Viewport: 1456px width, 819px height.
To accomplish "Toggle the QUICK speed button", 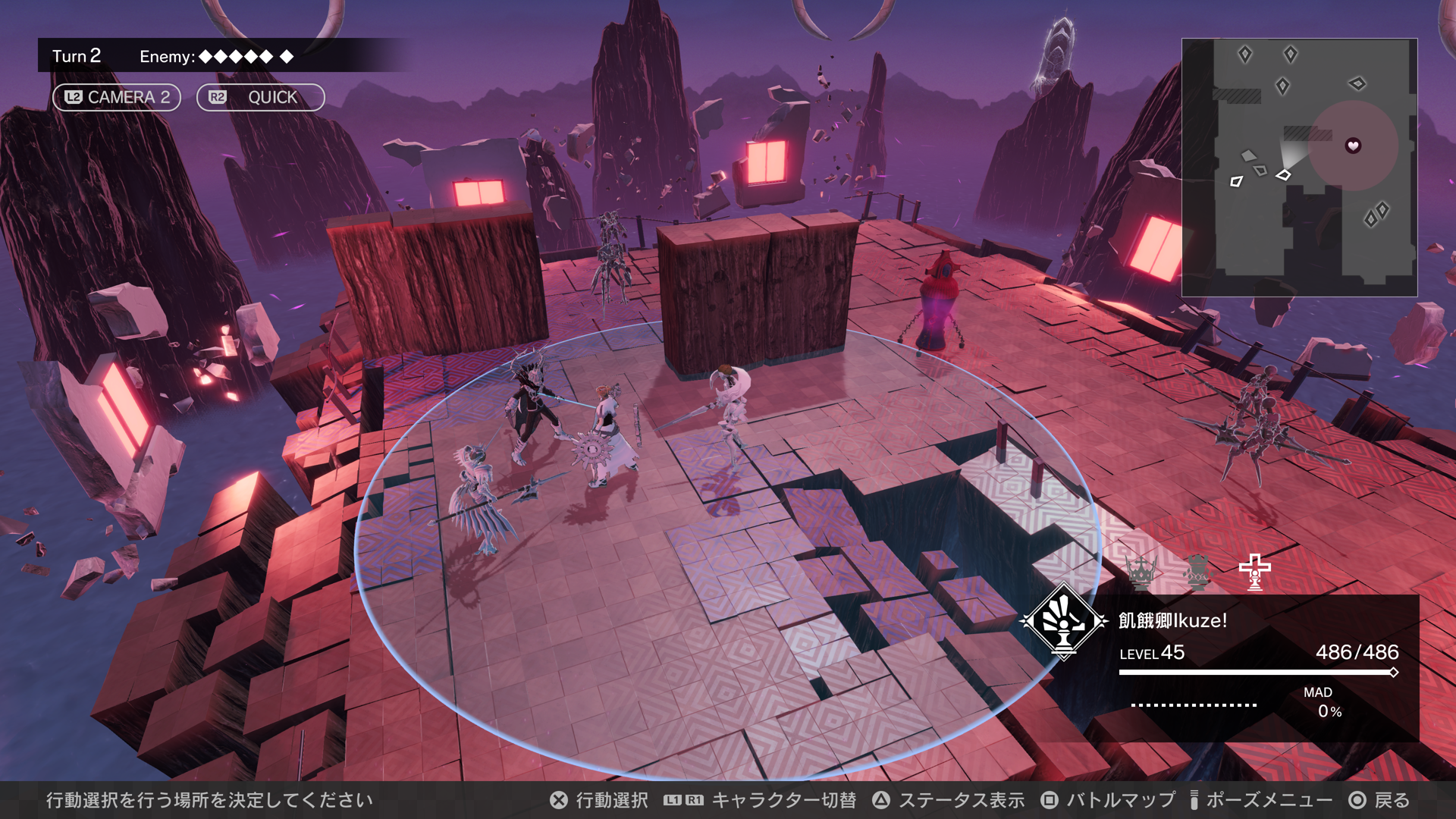I will [x=260, y=97].
